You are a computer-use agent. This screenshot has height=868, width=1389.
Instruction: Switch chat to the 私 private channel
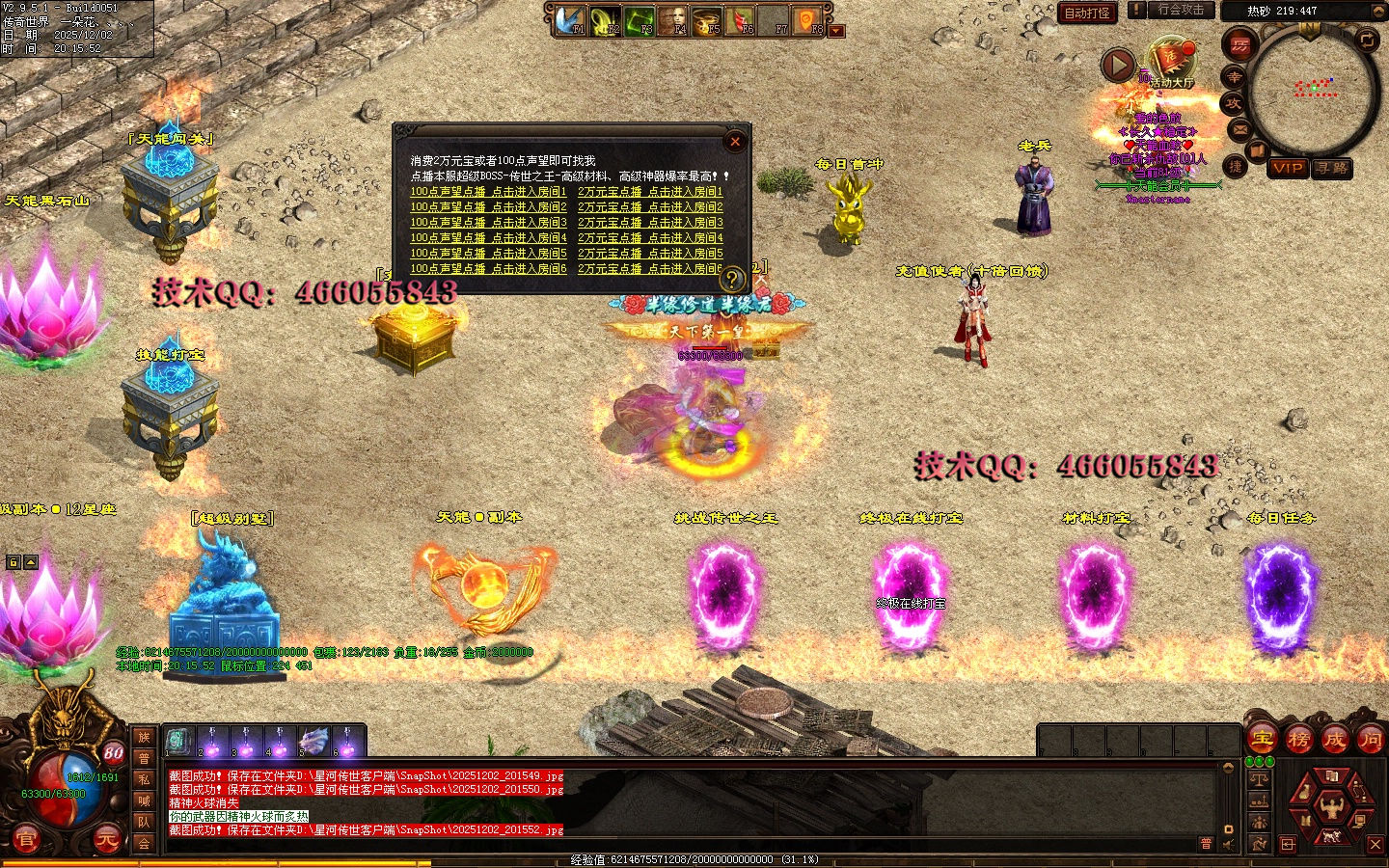(144, 779)
